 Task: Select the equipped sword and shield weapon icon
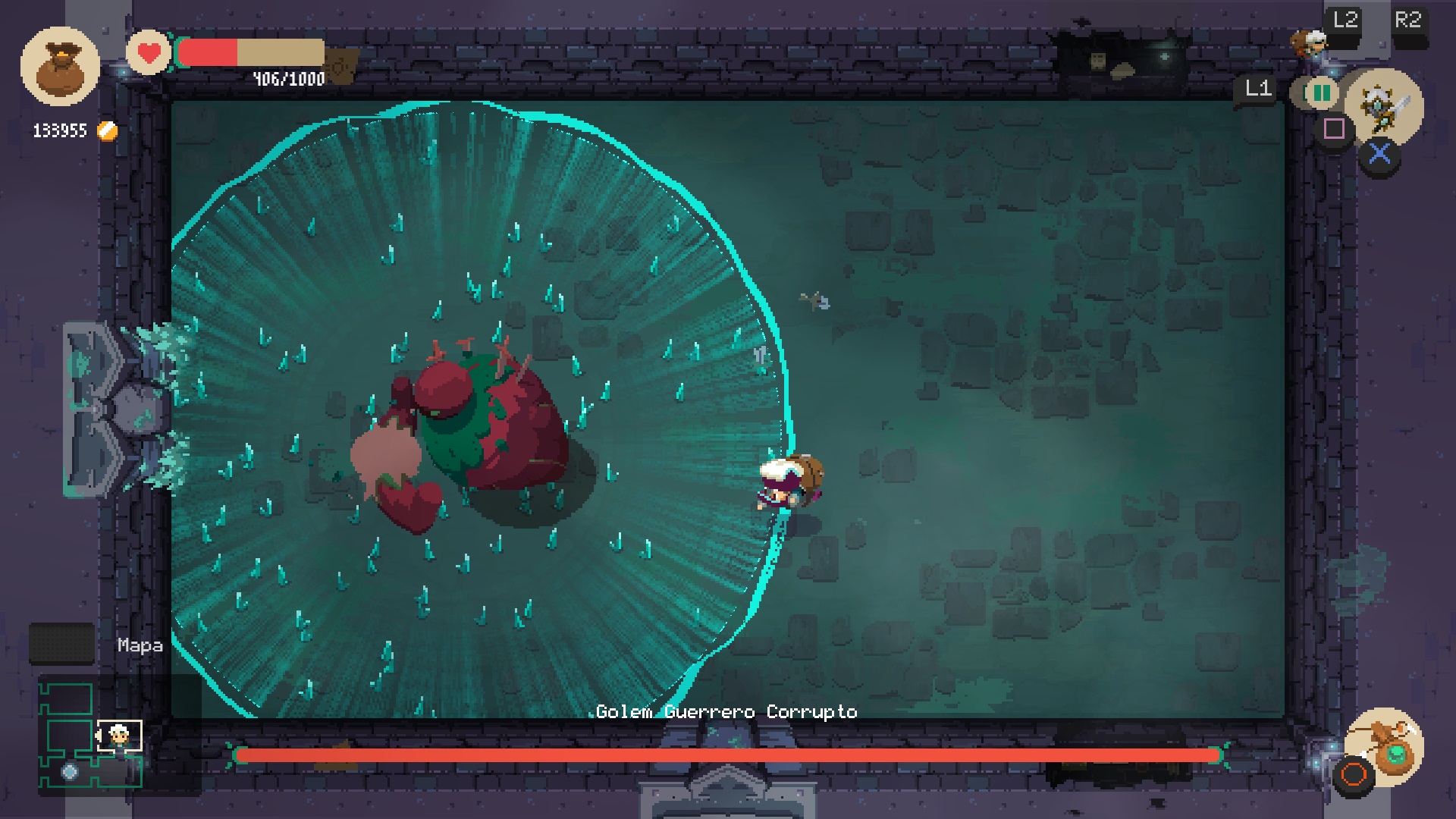[x=1385, y=107]
